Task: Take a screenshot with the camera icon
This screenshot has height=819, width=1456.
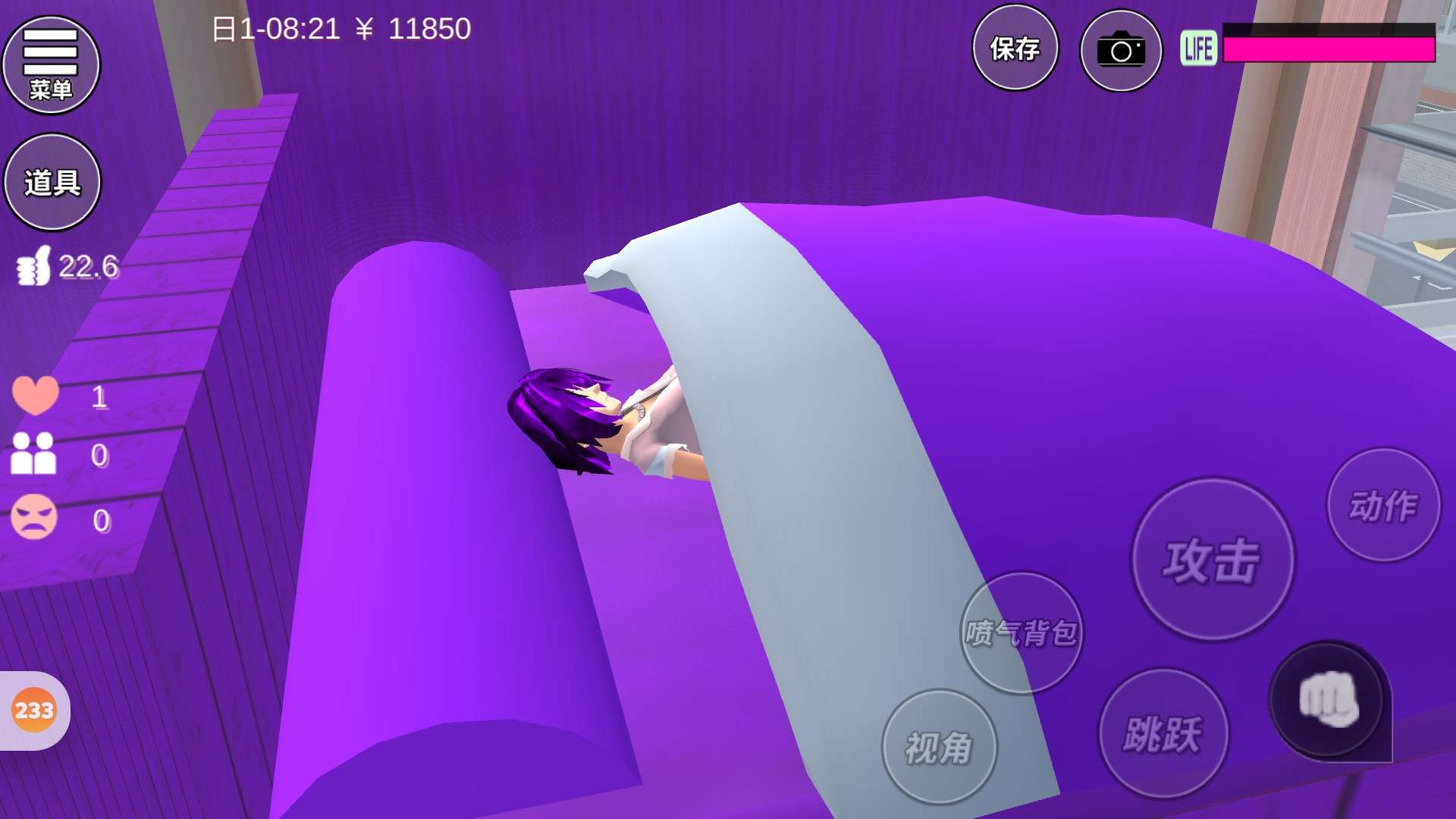Action: [1121, 51]
